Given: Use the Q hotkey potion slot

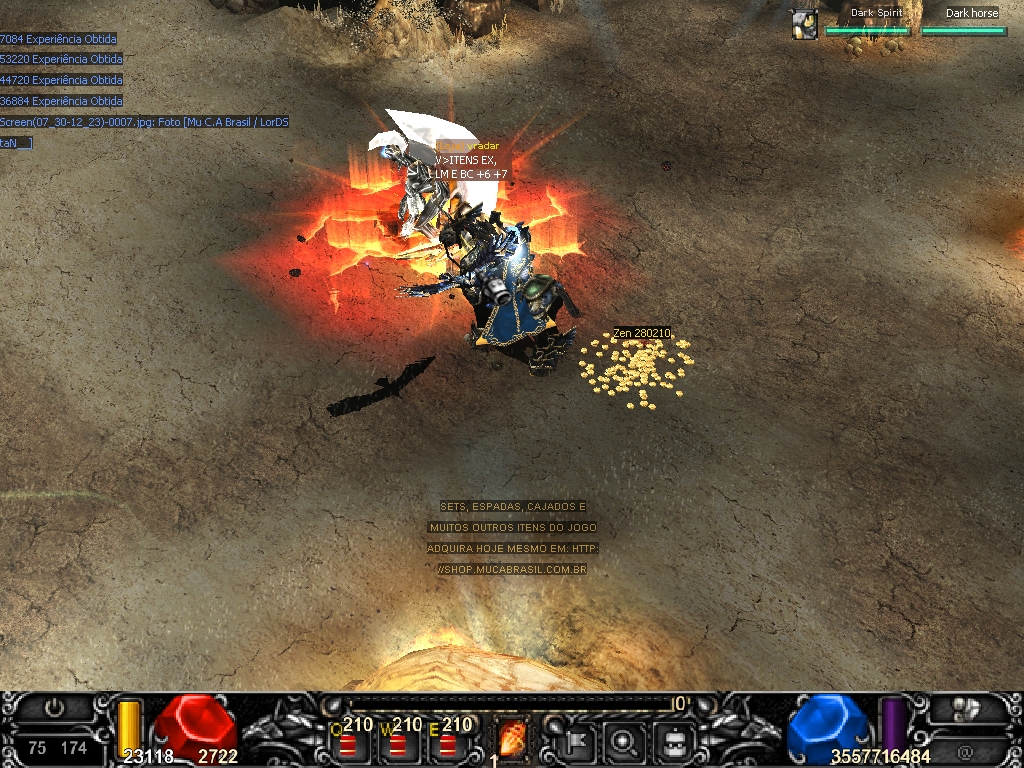Looking at the screenshot, I should [x=349, y=744].
